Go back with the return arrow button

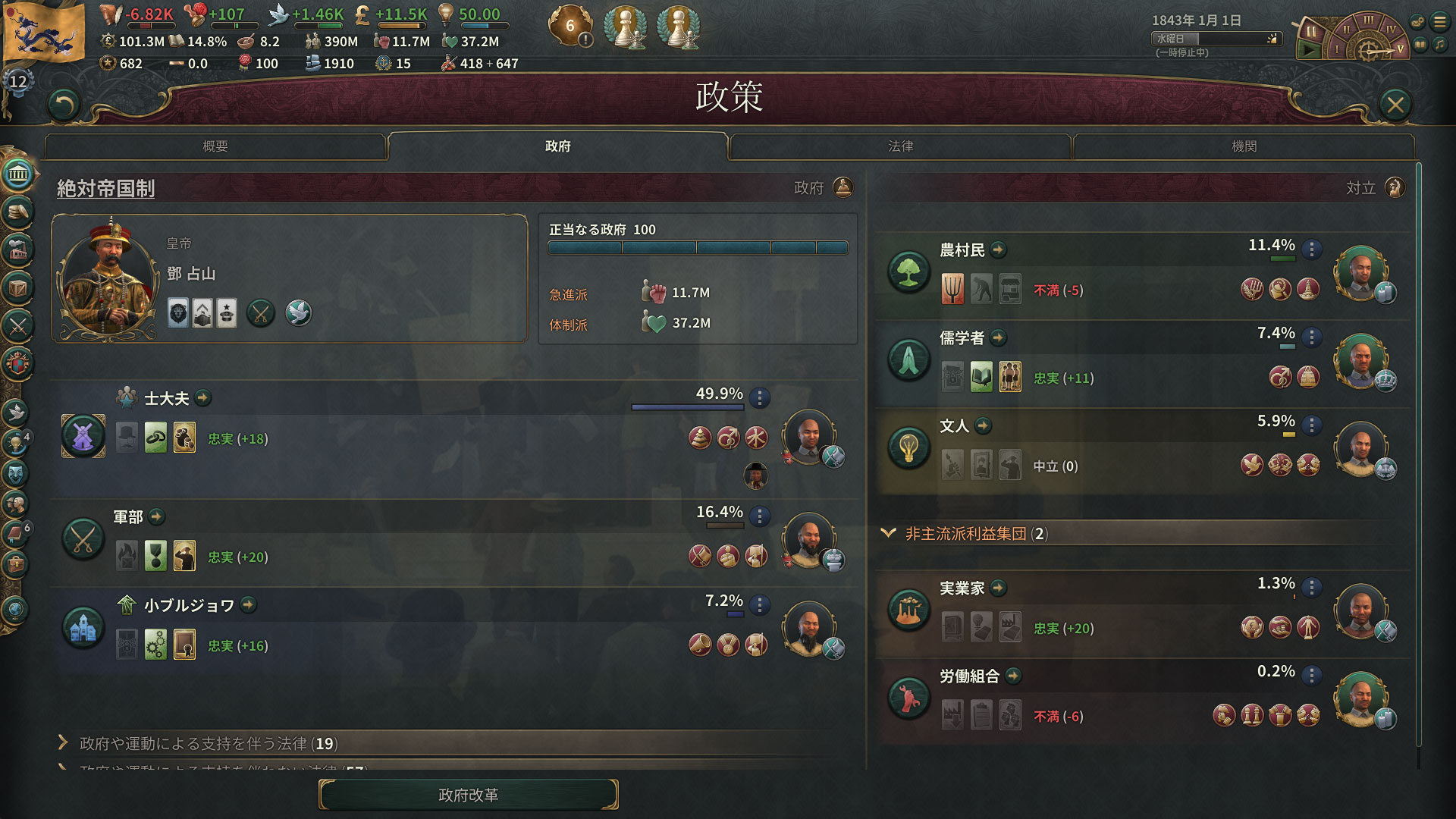(x=64, y=105)
